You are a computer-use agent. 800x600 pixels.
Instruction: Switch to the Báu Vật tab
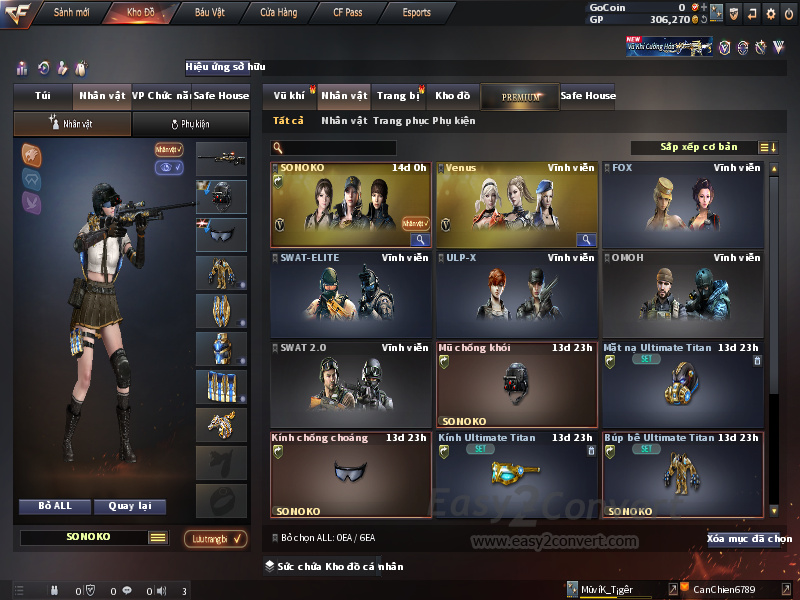tap(209, 13)
